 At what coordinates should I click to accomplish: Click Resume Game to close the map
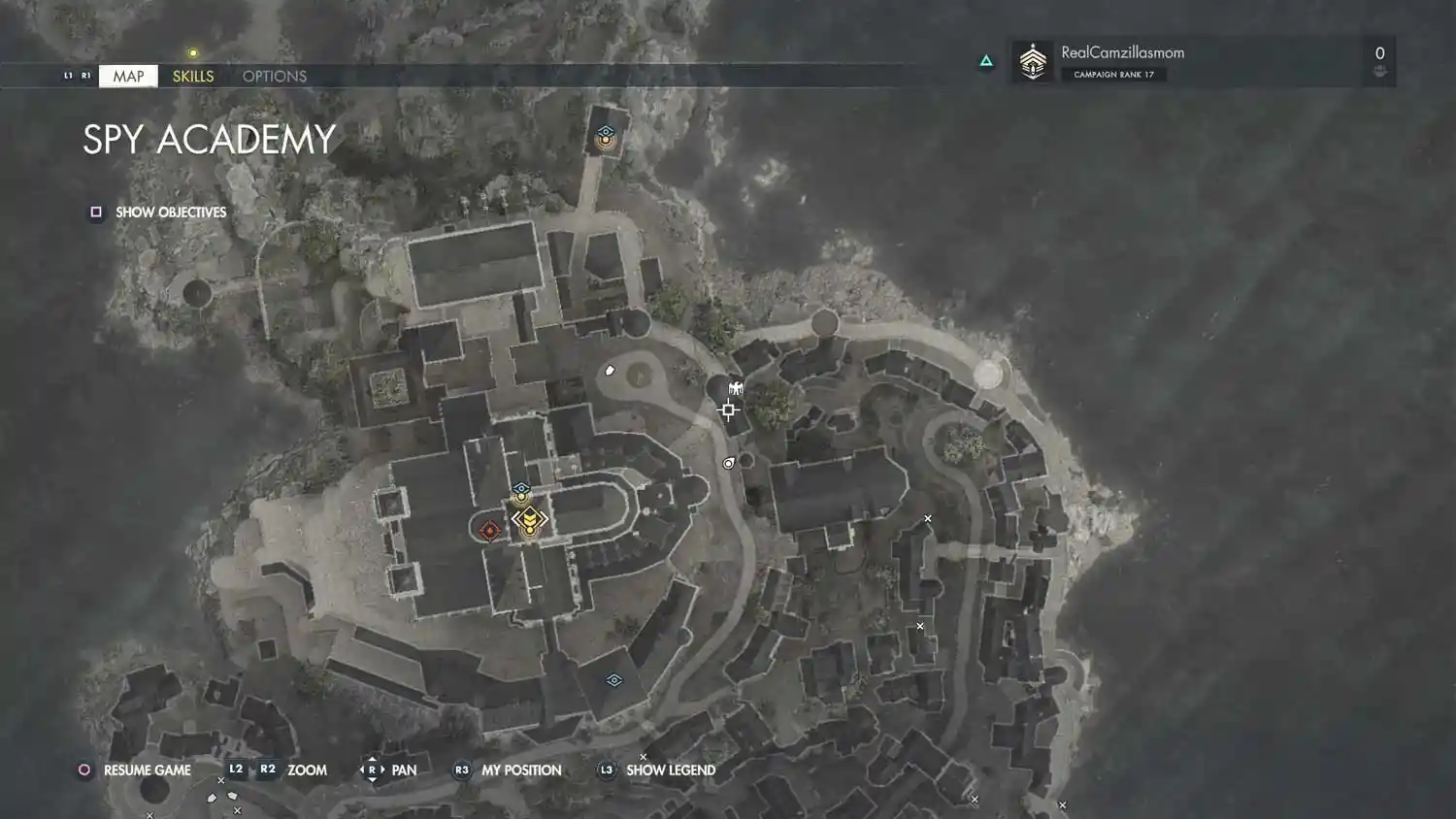tap(135, 770)
